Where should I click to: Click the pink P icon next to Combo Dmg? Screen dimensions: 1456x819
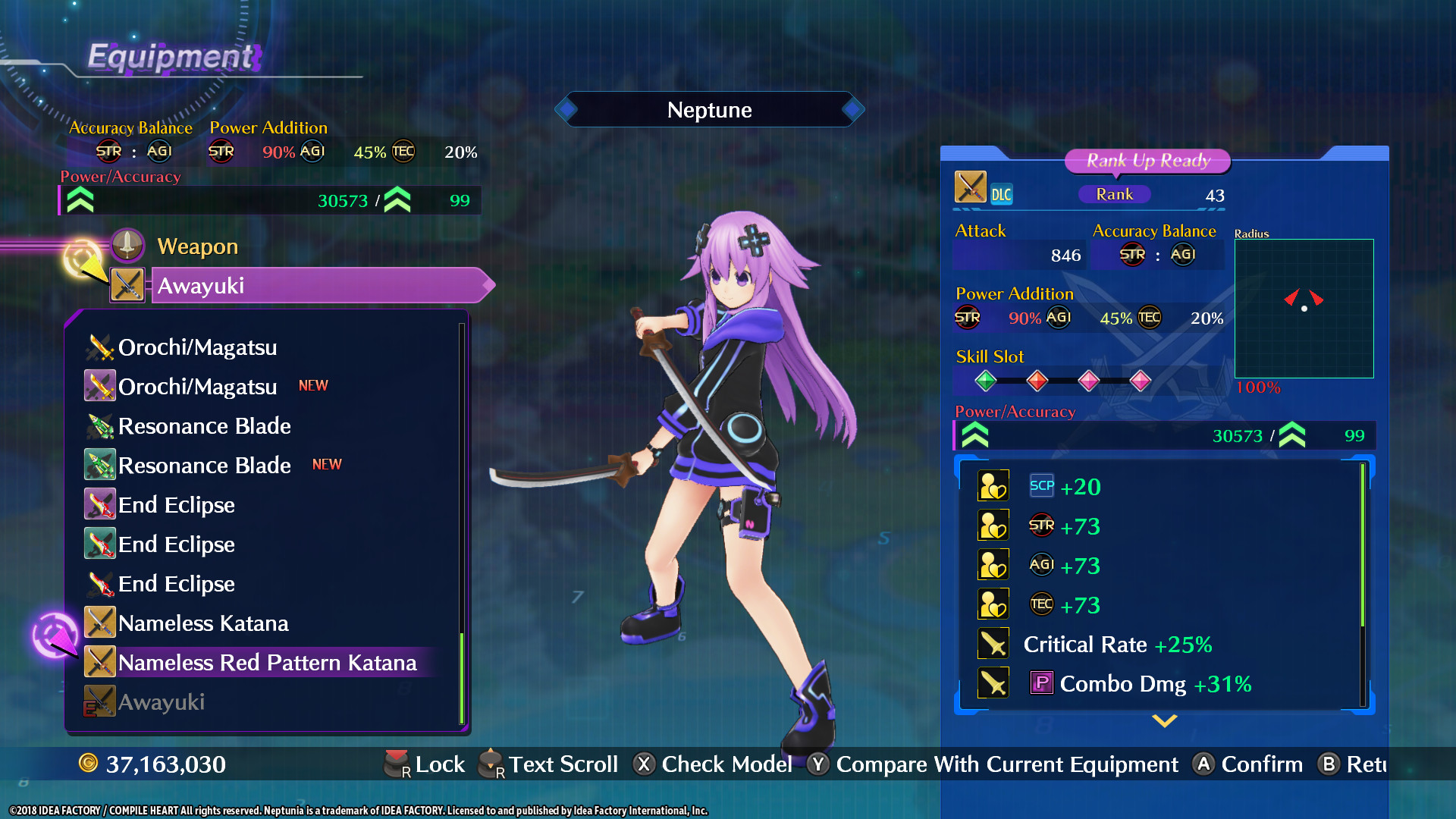[1042, 683]
